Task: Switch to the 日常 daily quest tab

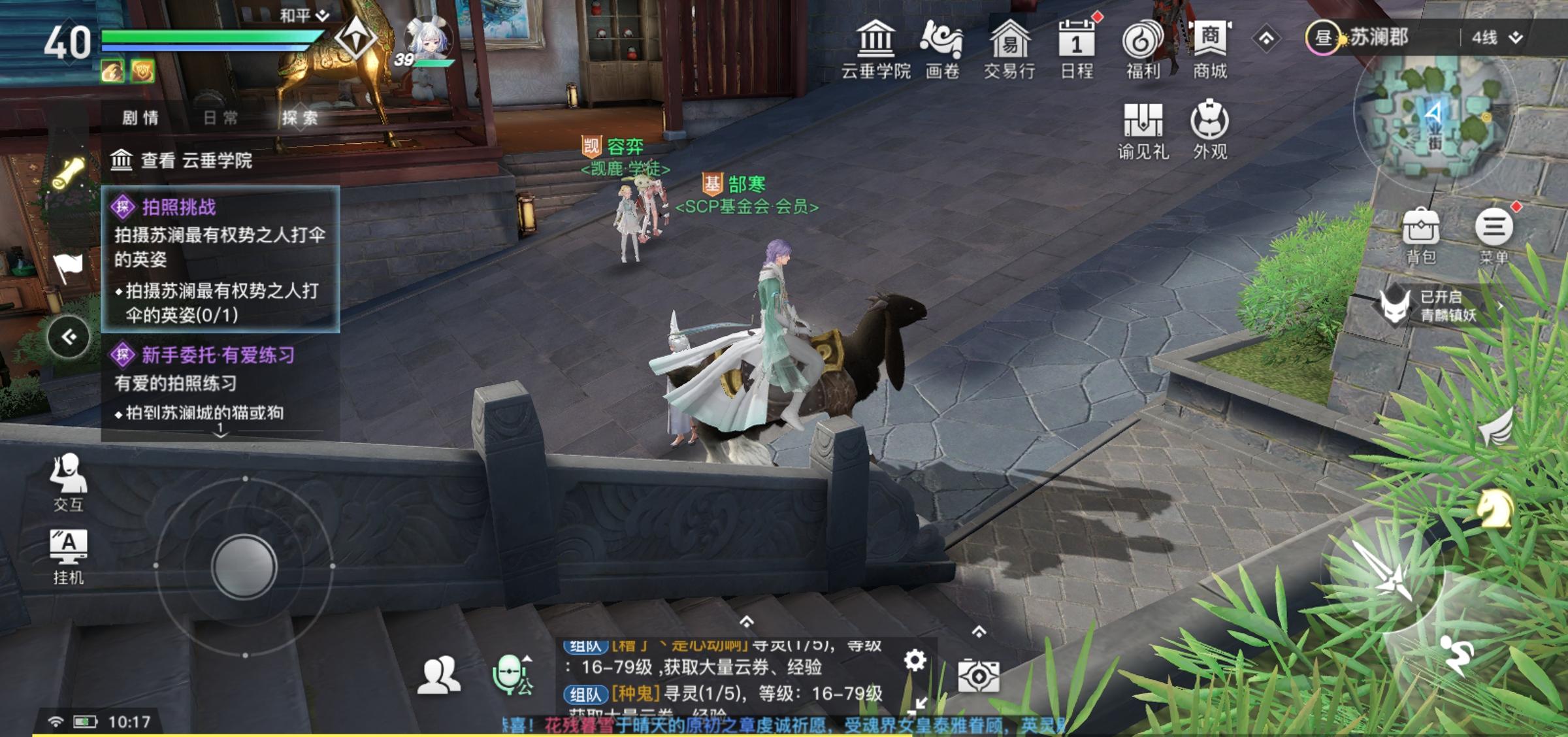Action: pyautogui.click(x=222, y=118)
